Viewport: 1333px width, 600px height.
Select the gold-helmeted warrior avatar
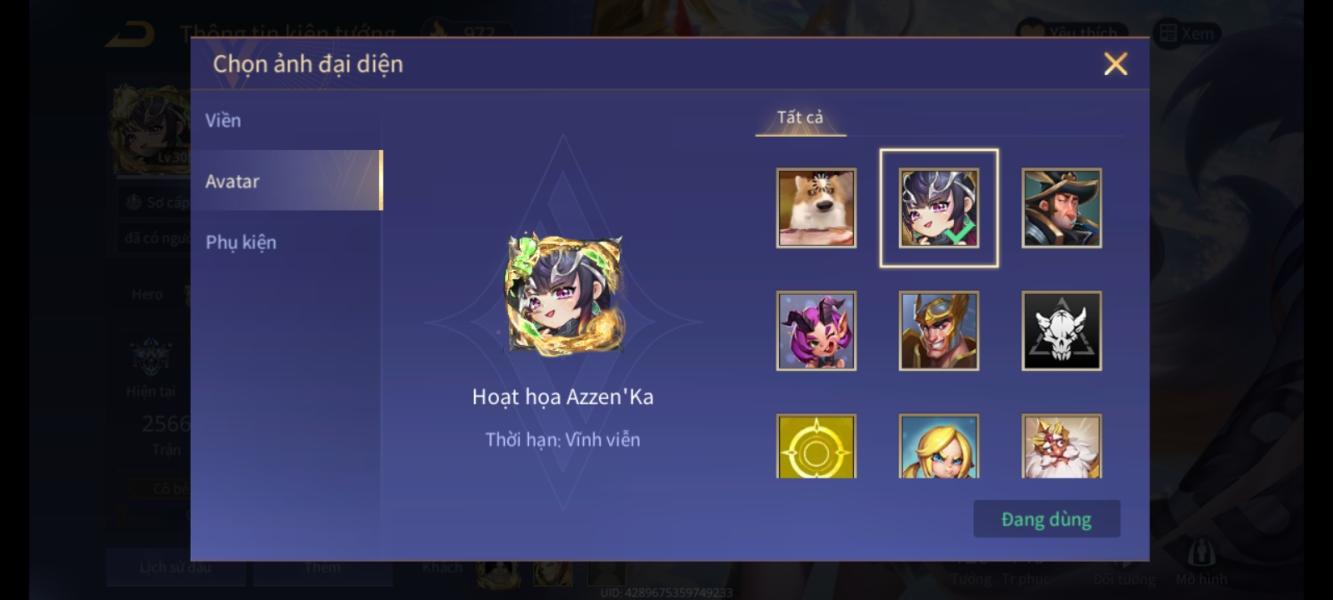point(938,331)
